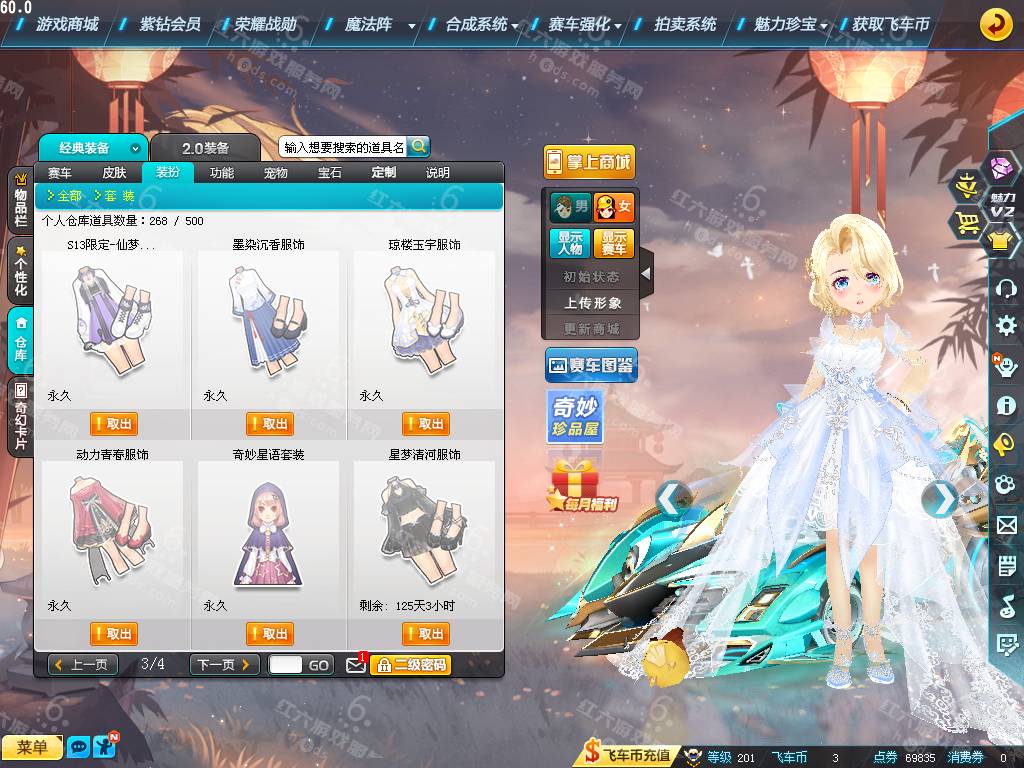This screenshot has height=768, width=1024.
Task: Open the 掌上商城 mobile shop
Action: [590, 163]
